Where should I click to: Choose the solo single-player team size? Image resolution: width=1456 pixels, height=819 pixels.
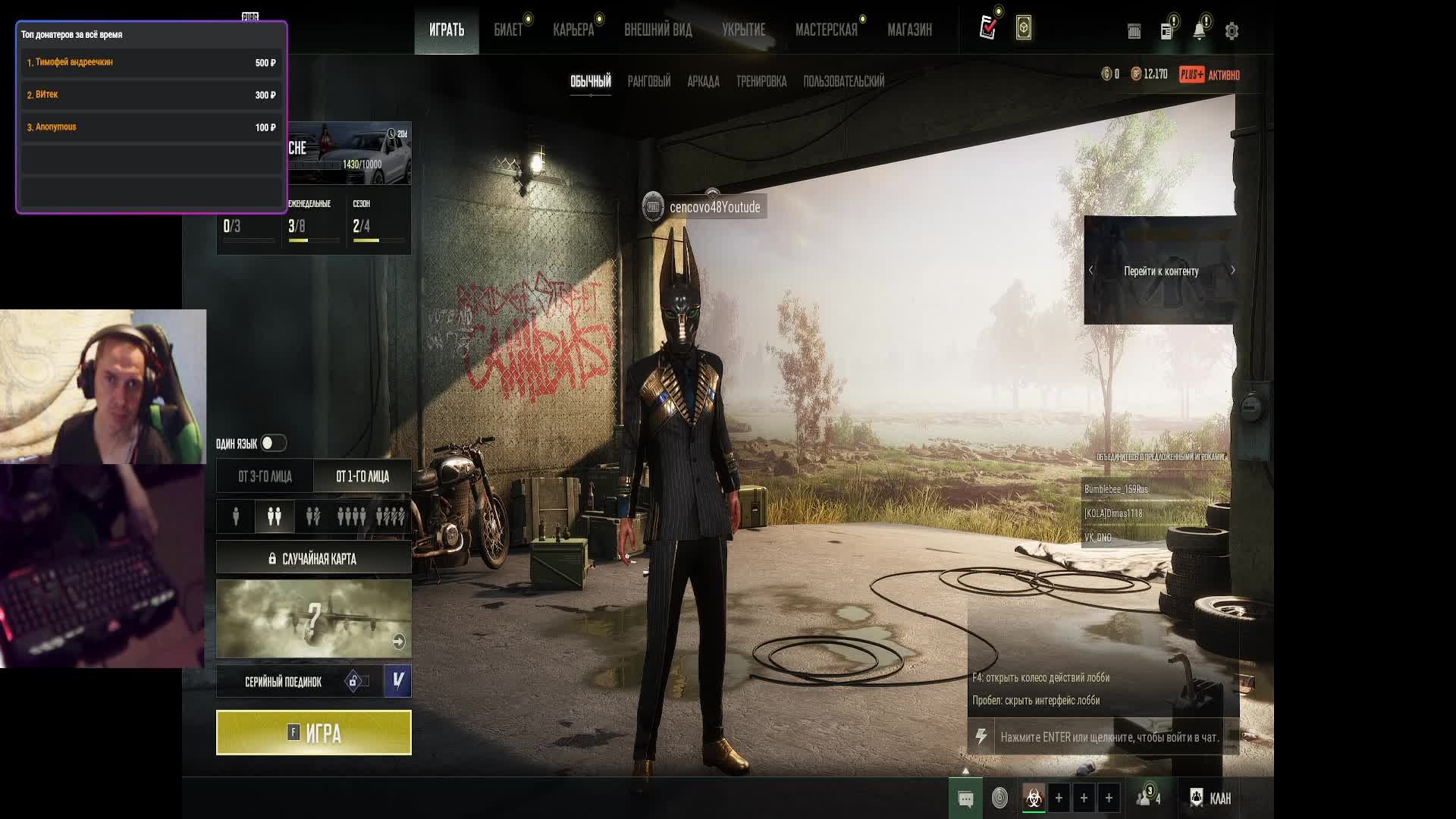236,516
